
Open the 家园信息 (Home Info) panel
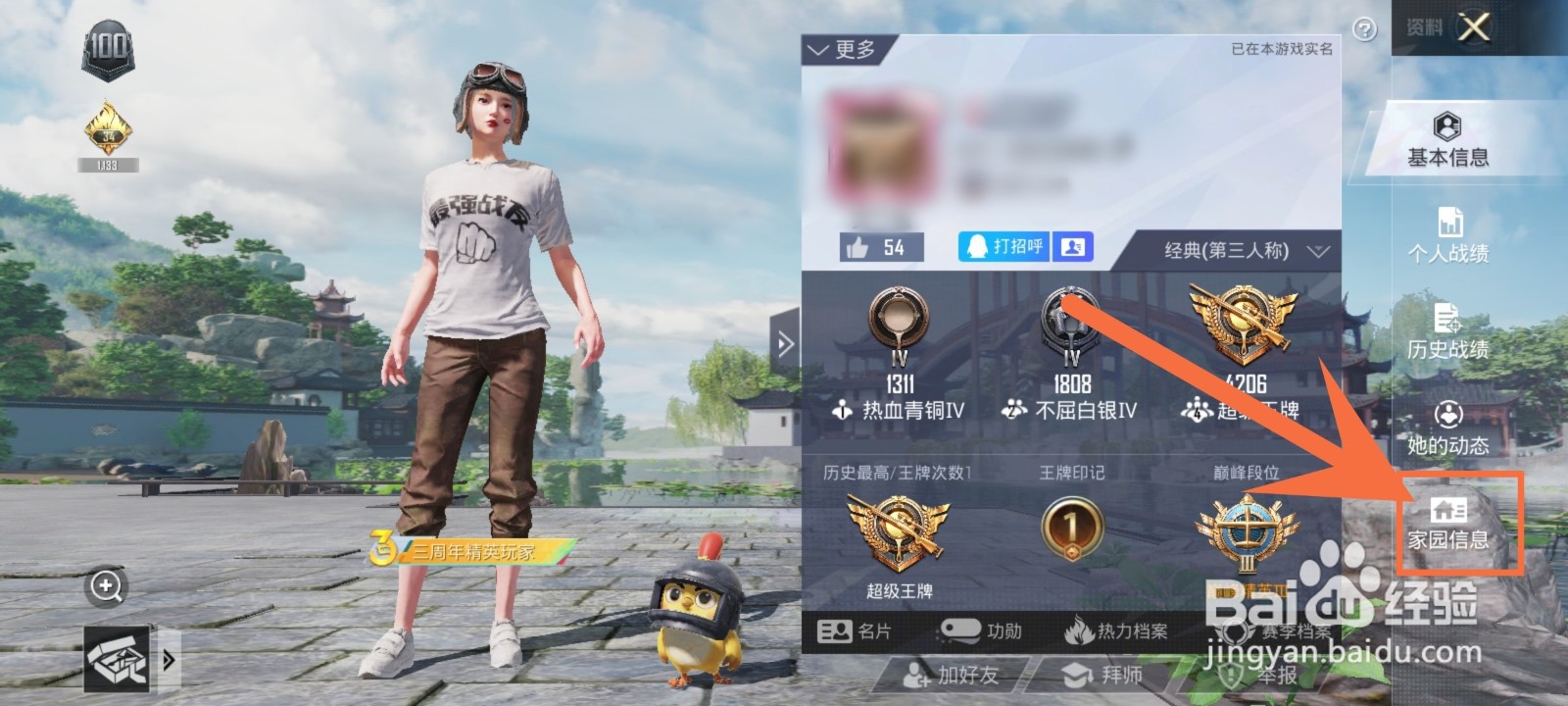click(x=1451, y=521)
